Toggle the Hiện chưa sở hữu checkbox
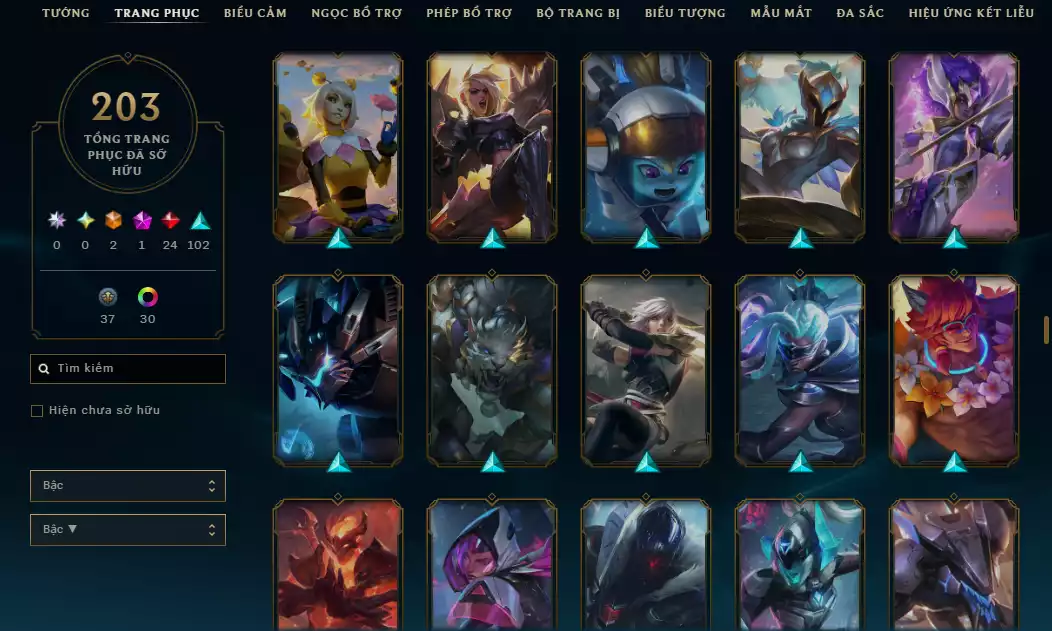1052x631 pixels. click(37, 411)
